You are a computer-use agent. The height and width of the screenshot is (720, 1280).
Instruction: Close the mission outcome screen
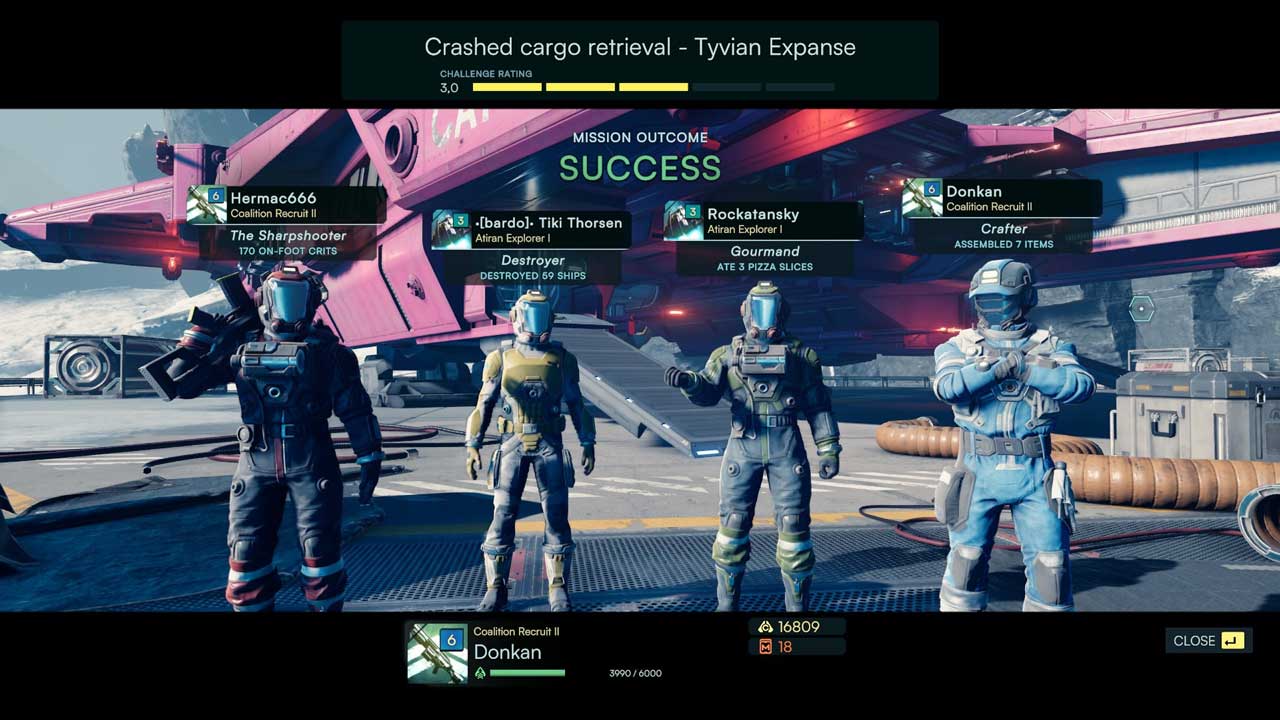click(x=1208, y=641)
